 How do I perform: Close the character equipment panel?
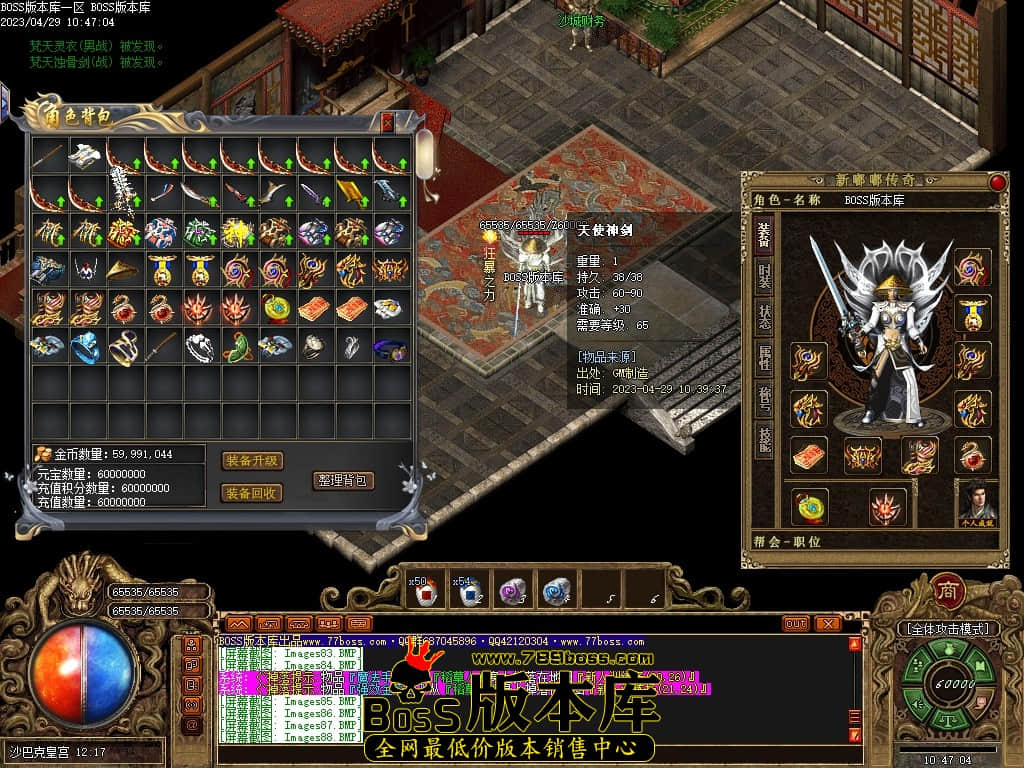(x=997, y=182)
